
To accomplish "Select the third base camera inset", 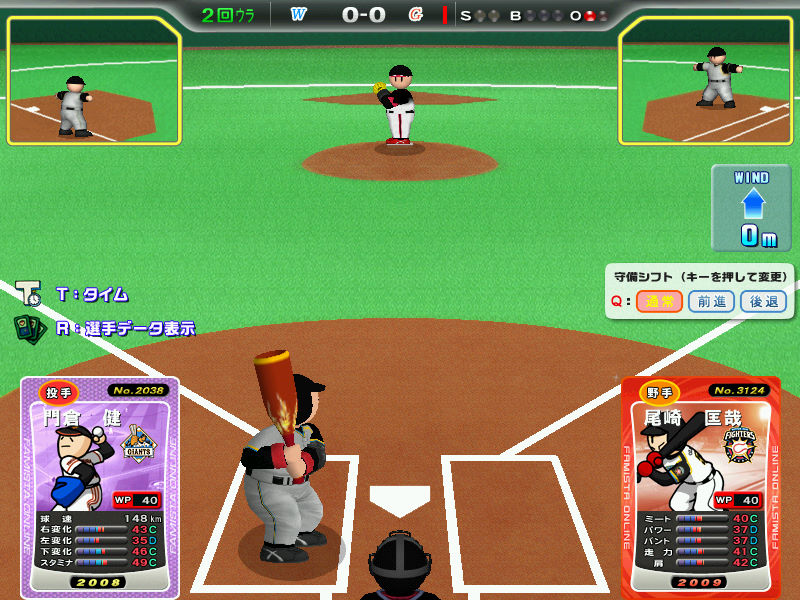I will click(94, 81).
